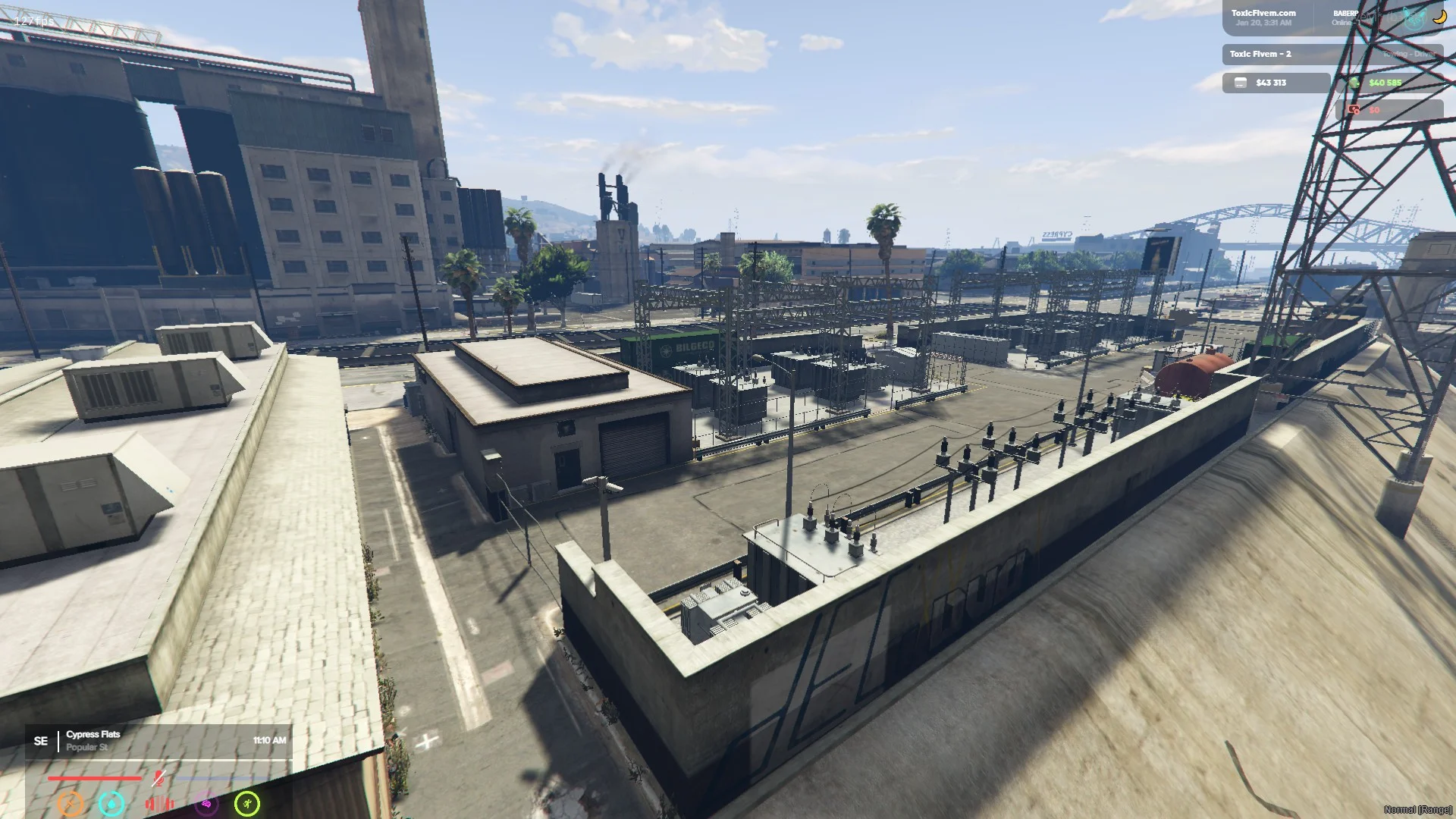Toggle the crescent moon icon
This screenshot has width=1456, height=819.
pyautogui.click(x=1439, y=17)
